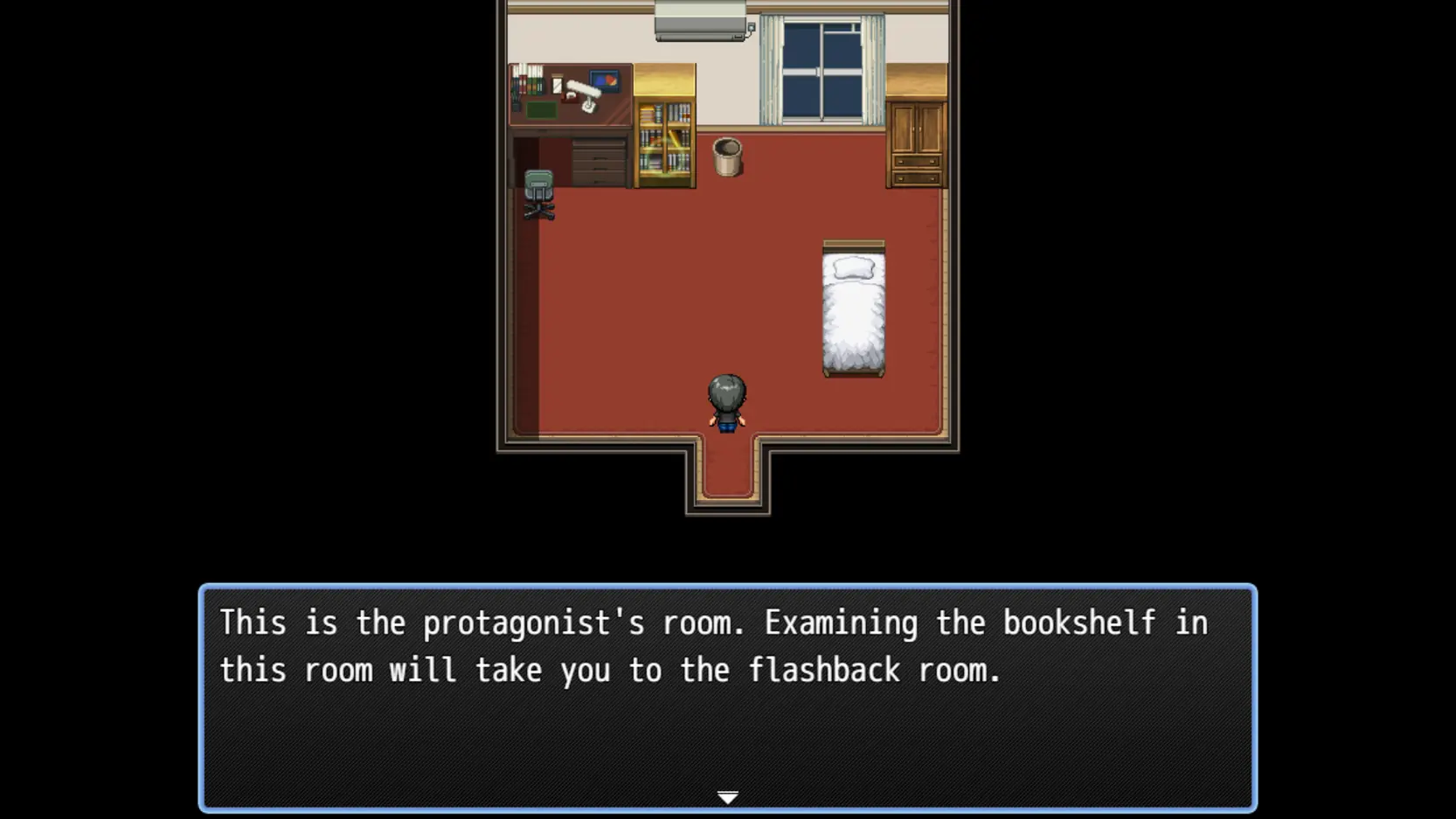This screenshot has height=819, width=1456.
Task: Advance dialogue with the white continue arrow
Action: pos(727,797)
